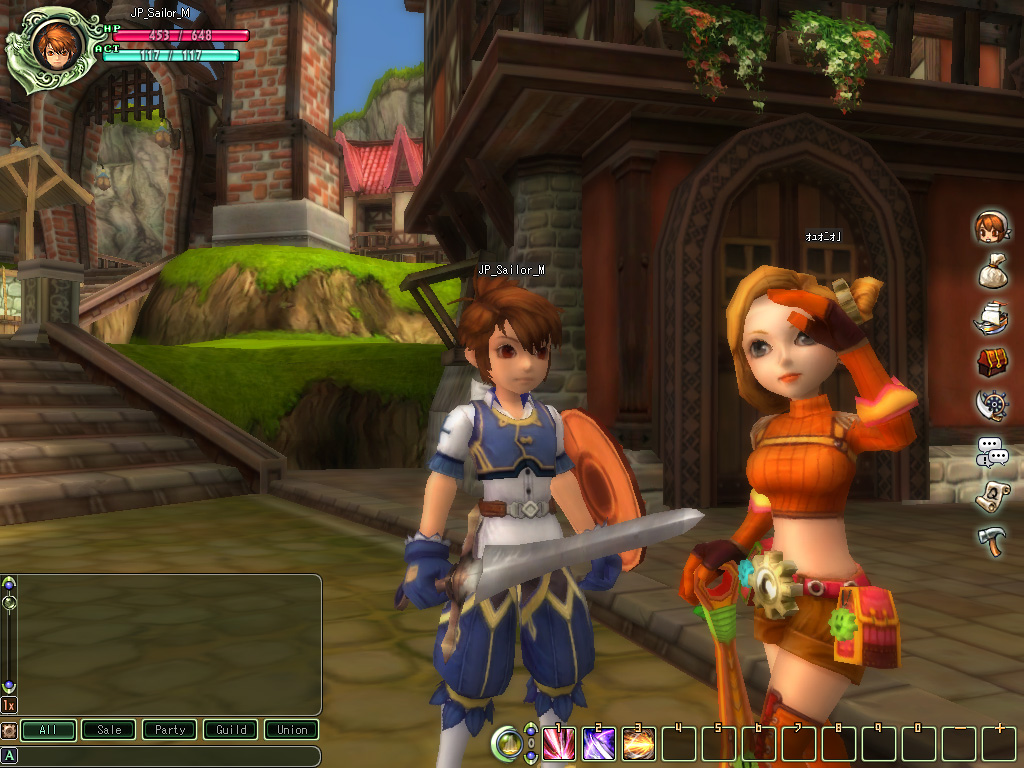This screenshot has width=1024, height=768.
Task: Open the red treasure chest icon
Action: click(991, 362)
